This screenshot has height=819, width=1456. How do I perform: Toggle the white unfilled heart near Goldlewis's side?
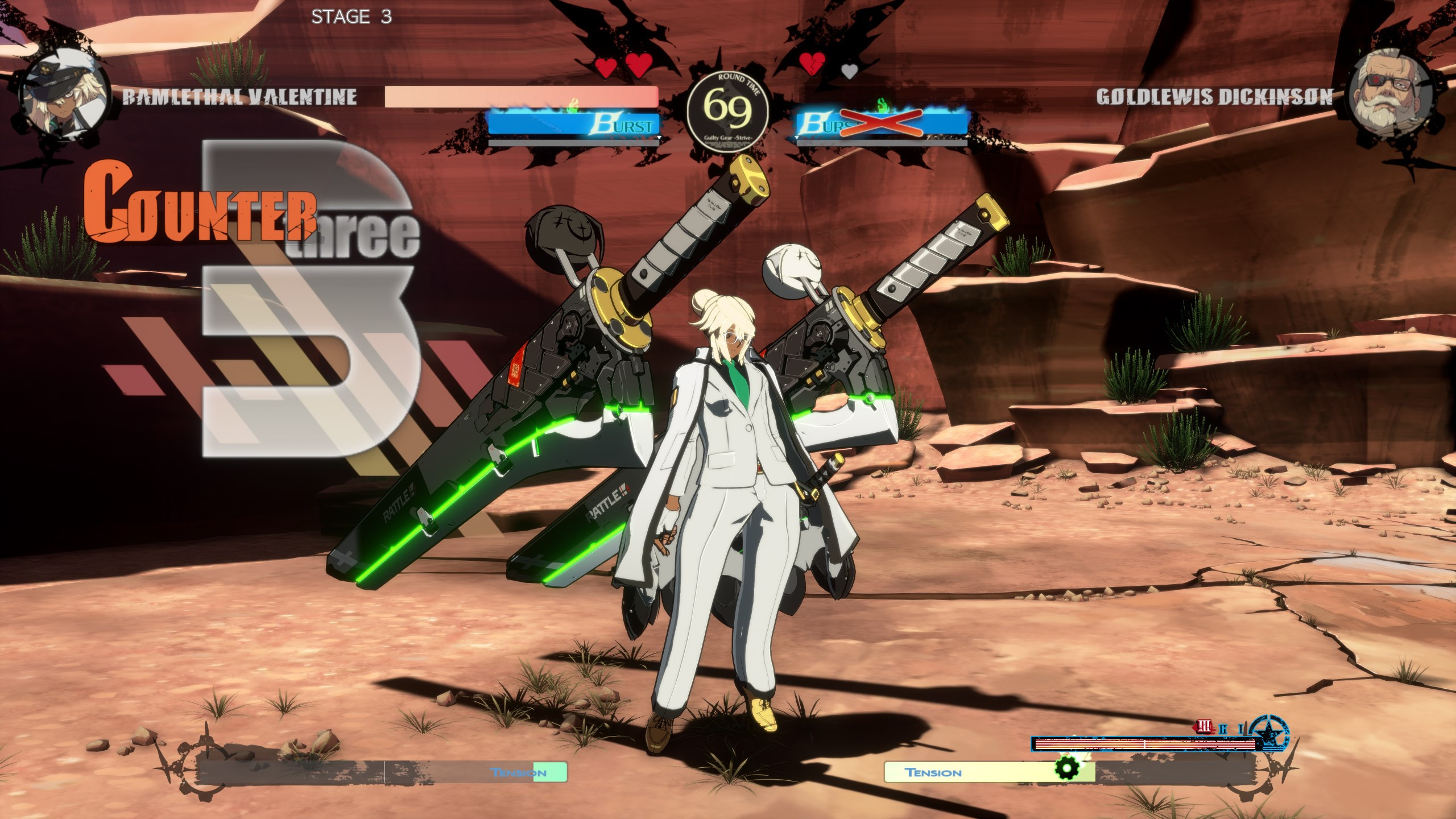coord(849,72)
